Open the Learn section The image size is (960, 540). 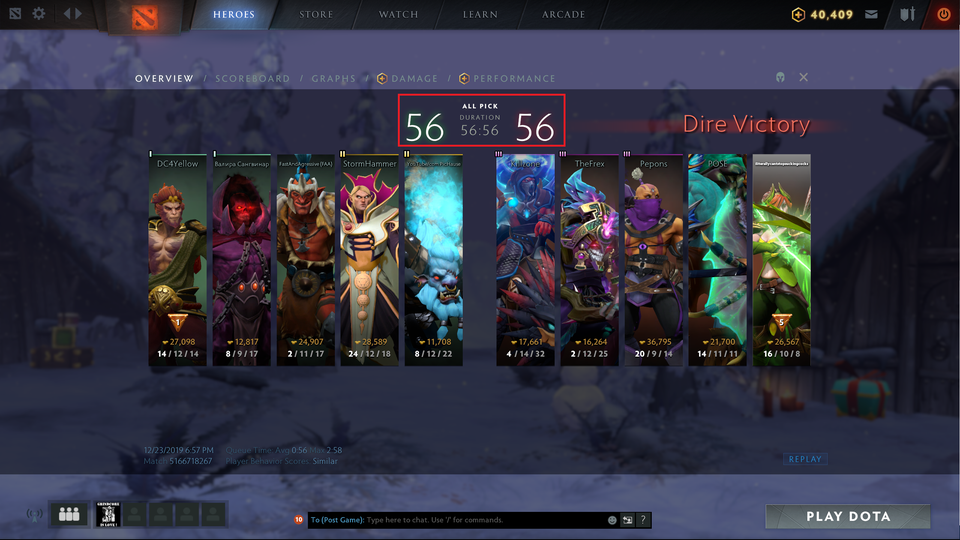[x=482, y=15]
